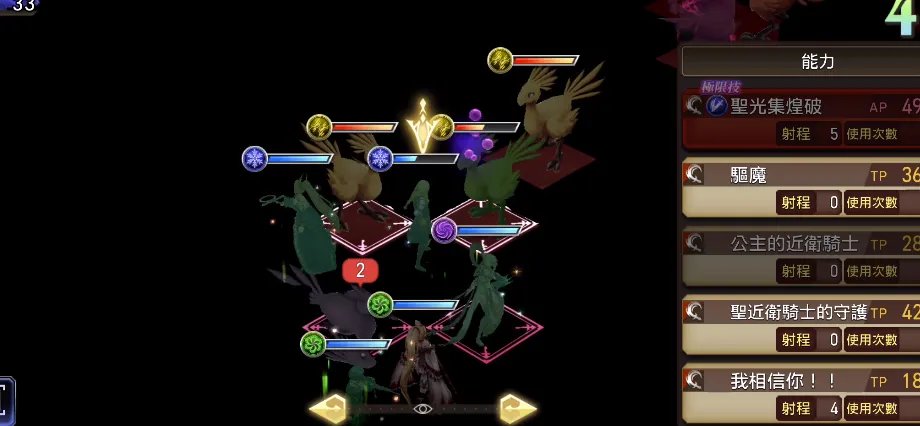Toggle the eye view icon
920x426 pixels.
423,409
